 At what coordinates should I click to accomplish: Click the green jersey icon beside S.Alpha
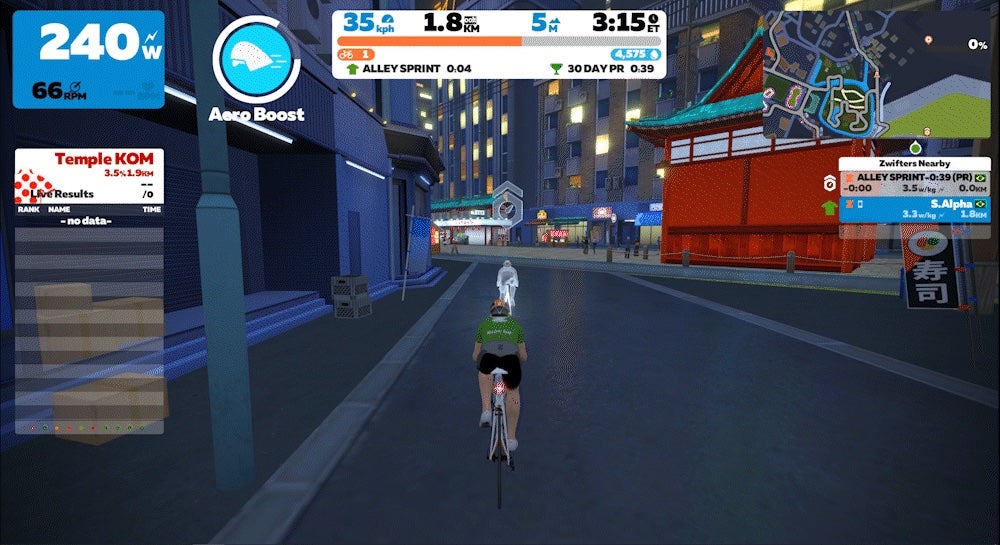pyautogui.click(x=828, y=208)
